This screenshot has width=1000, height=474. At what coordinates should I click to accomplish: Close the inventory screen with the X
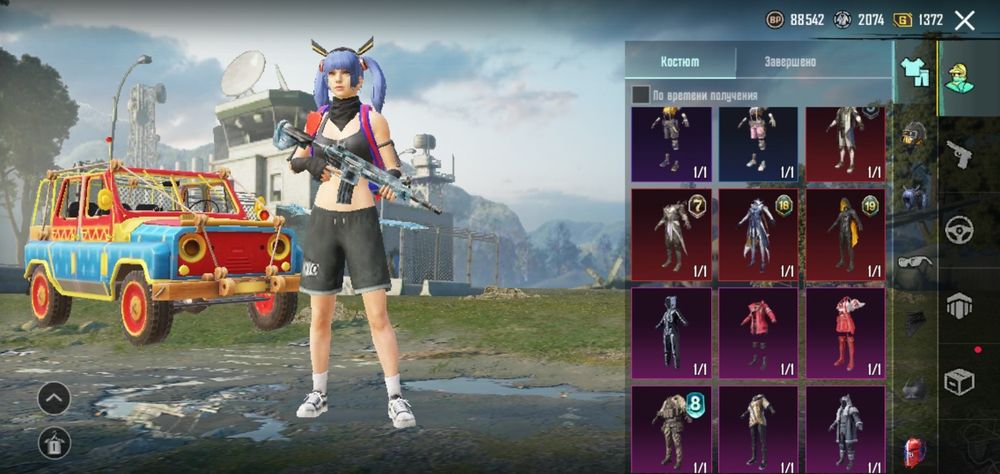(964, 20)
